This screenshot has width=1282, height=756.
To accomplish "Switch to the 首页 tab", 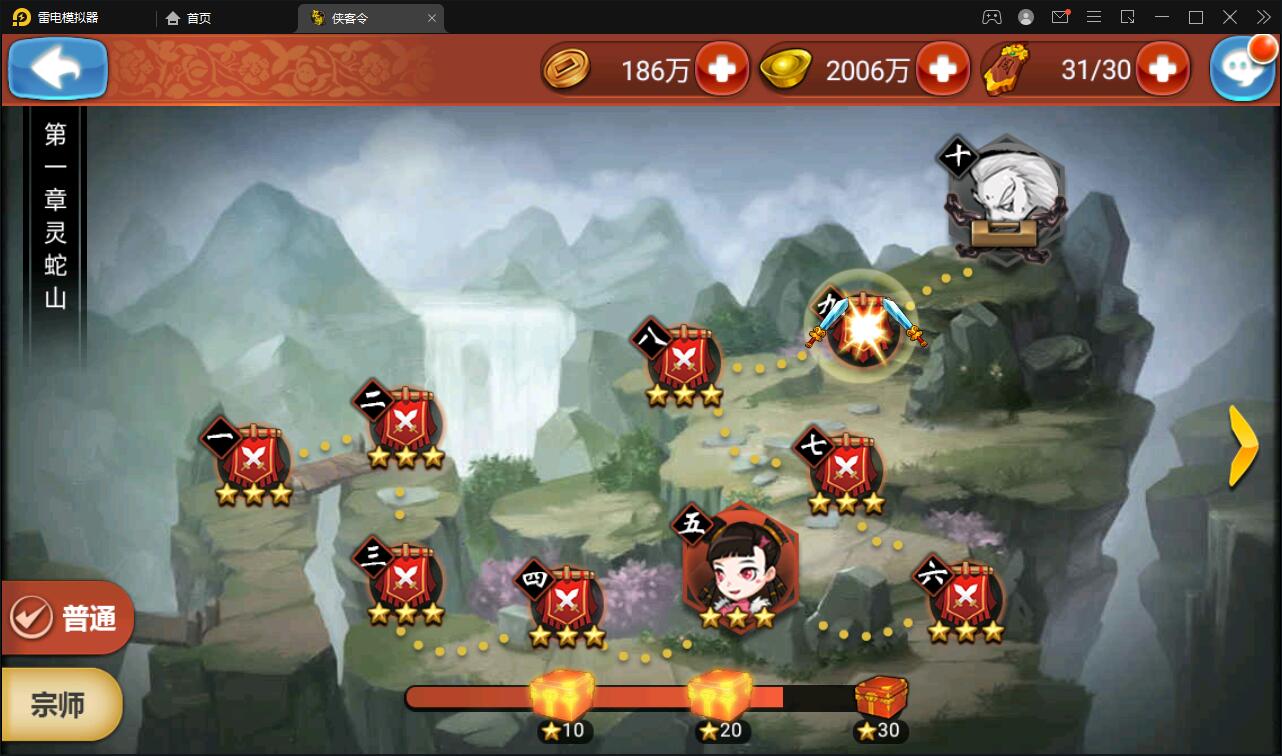I will tap(189, 17).
